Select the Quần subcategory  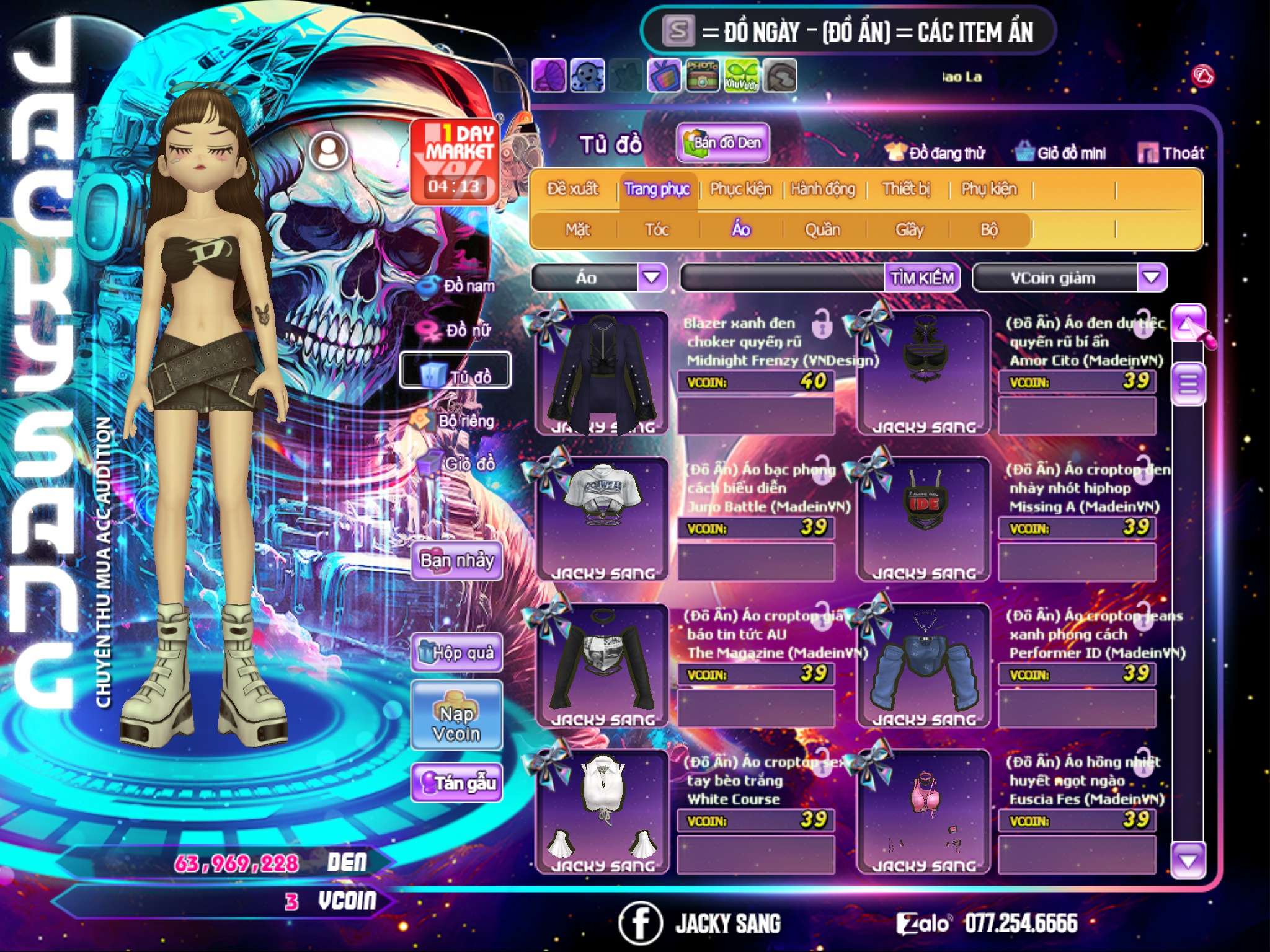tap(822, 230)
